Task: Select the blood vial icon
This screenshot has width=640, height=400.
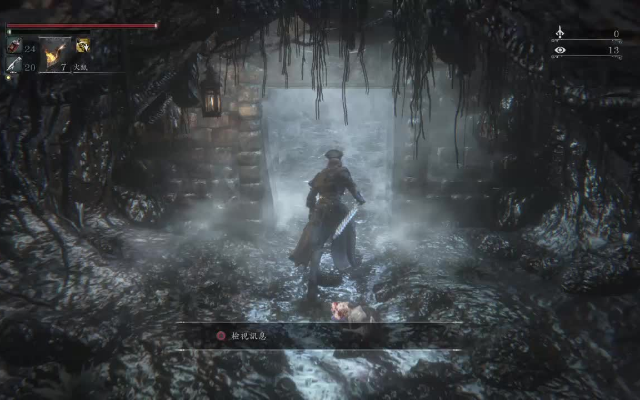Action: (14, 46)
